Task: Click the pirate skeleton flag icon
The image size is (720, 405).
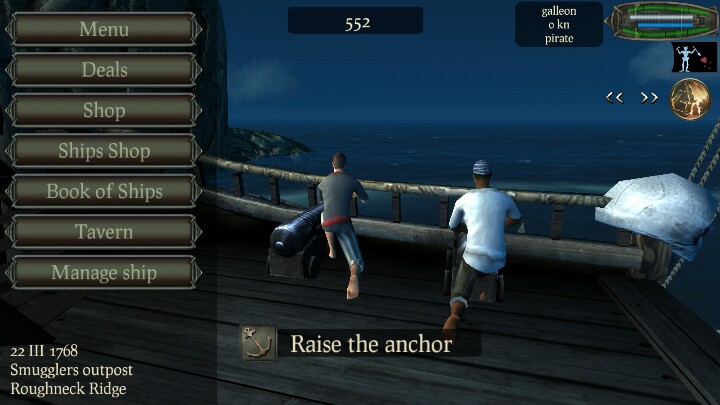Action: point(693,57)
